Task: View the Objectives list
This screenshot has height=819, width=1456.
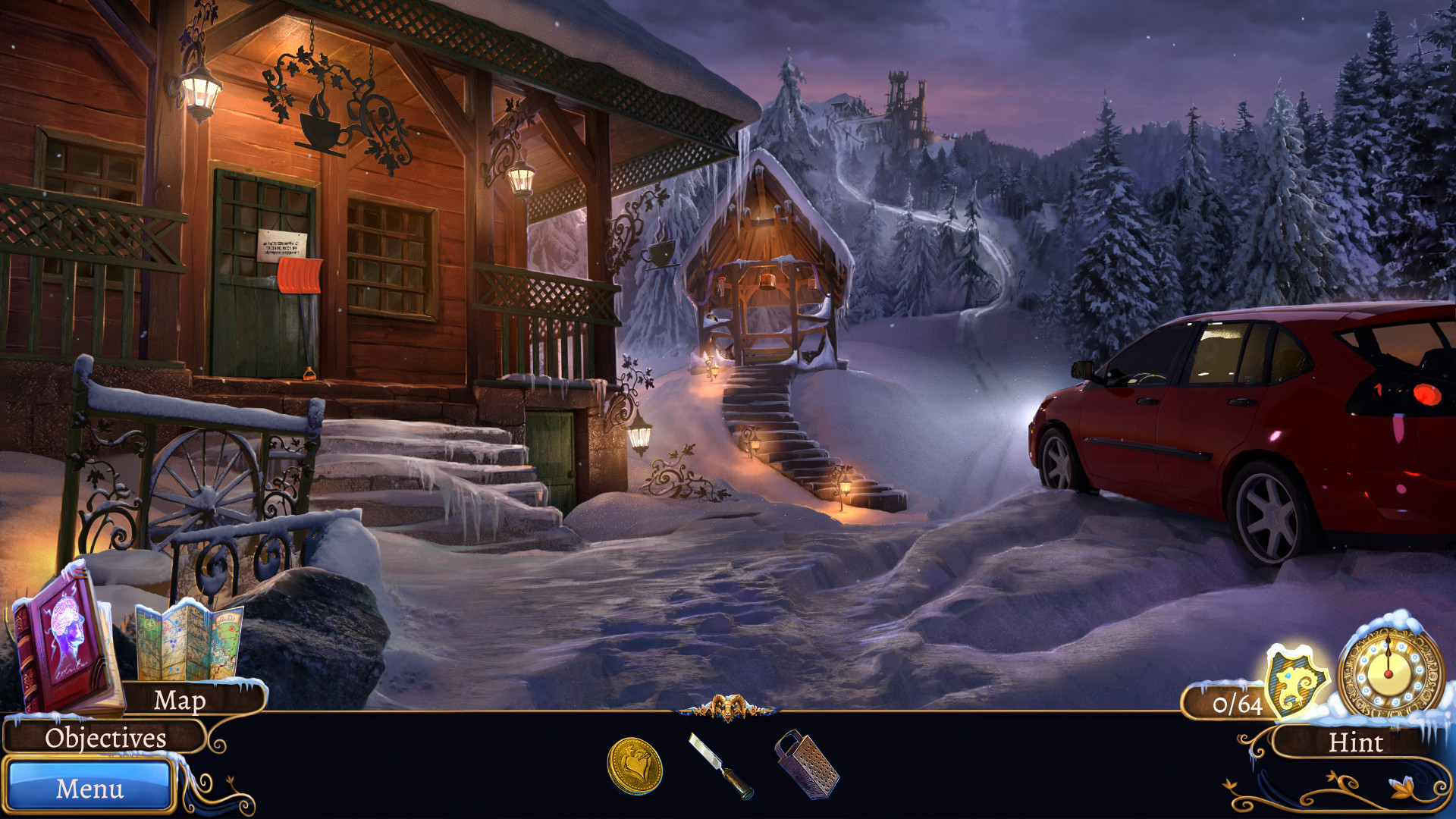Action: click(106, 737)
